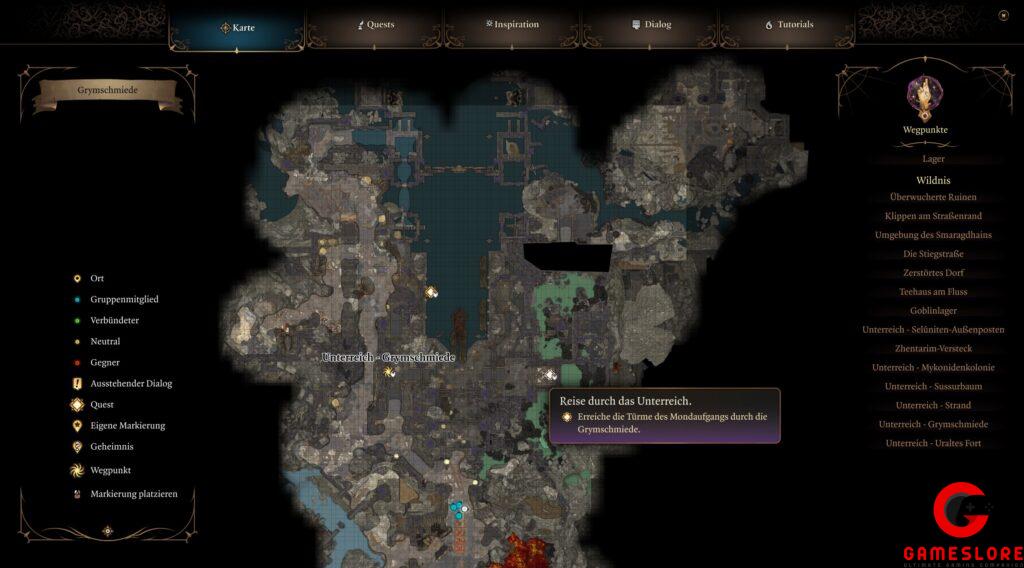The height and width of the screenshot is (568, 1024).
Task: Select the Dialog tab
Action: point(651,24)
